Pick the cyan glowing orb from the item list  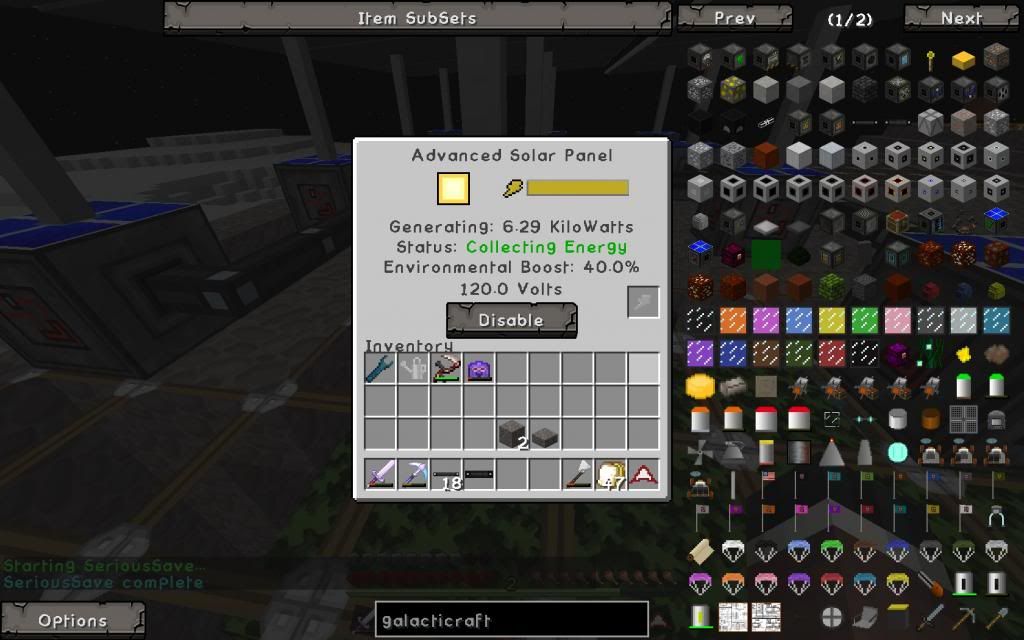[x=897, y=452]
